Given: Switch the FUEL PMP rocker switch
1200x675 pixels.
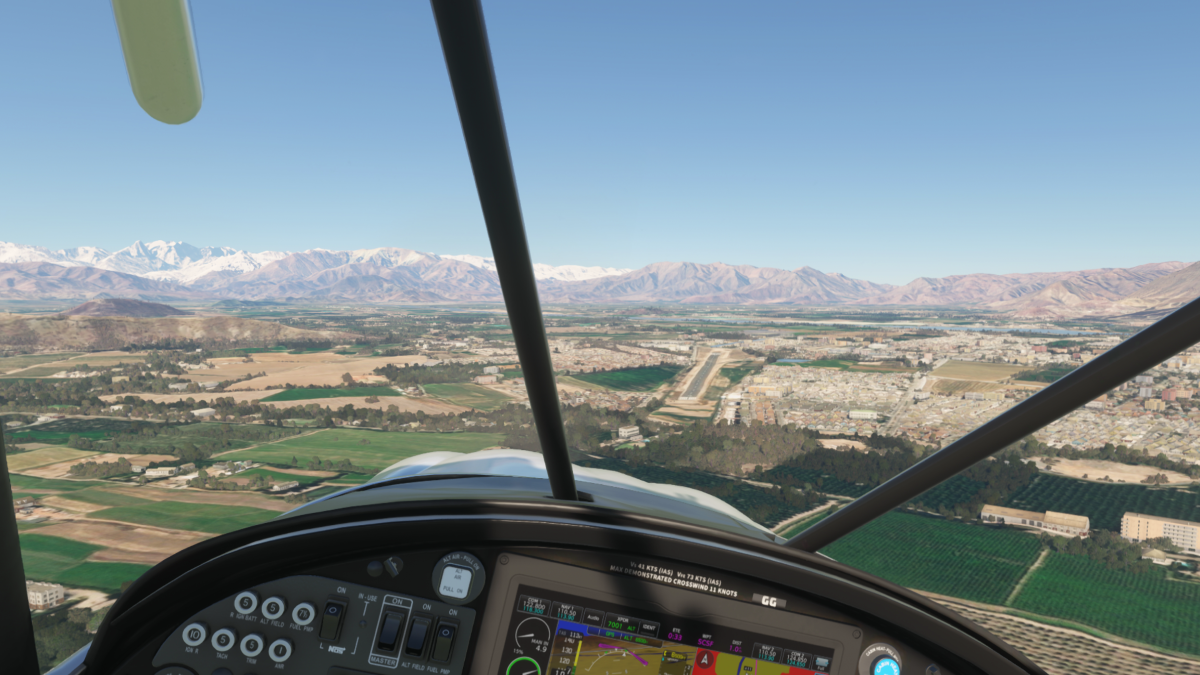Looking at the screenshot, I should [x=444, y=640].
